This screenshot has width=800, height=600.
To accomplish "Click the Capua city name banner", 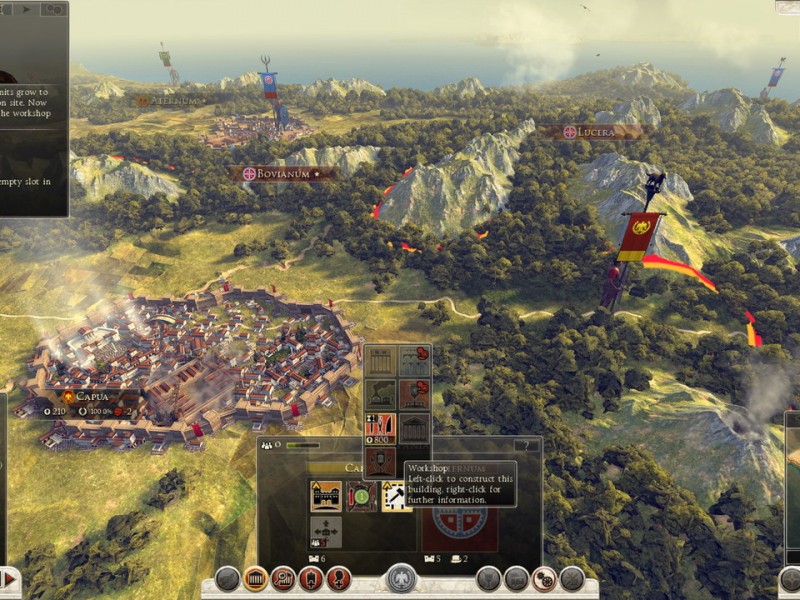I will 92,396.
